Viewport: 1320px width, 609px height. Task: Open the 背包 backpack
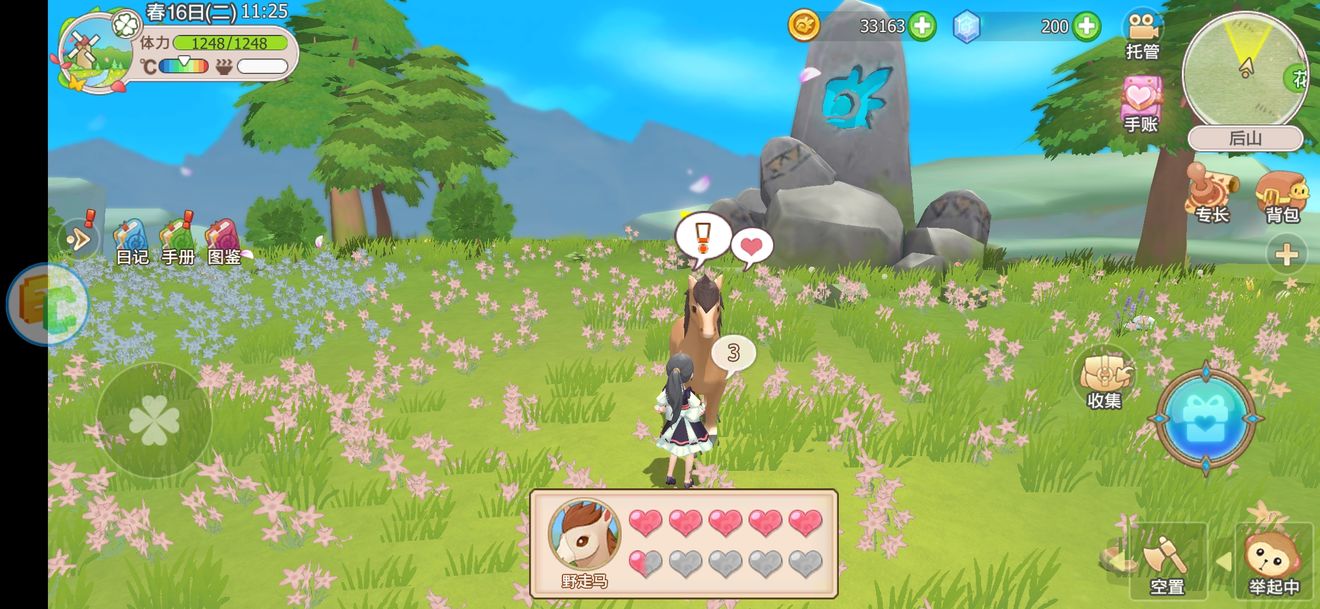point(1282,192)
